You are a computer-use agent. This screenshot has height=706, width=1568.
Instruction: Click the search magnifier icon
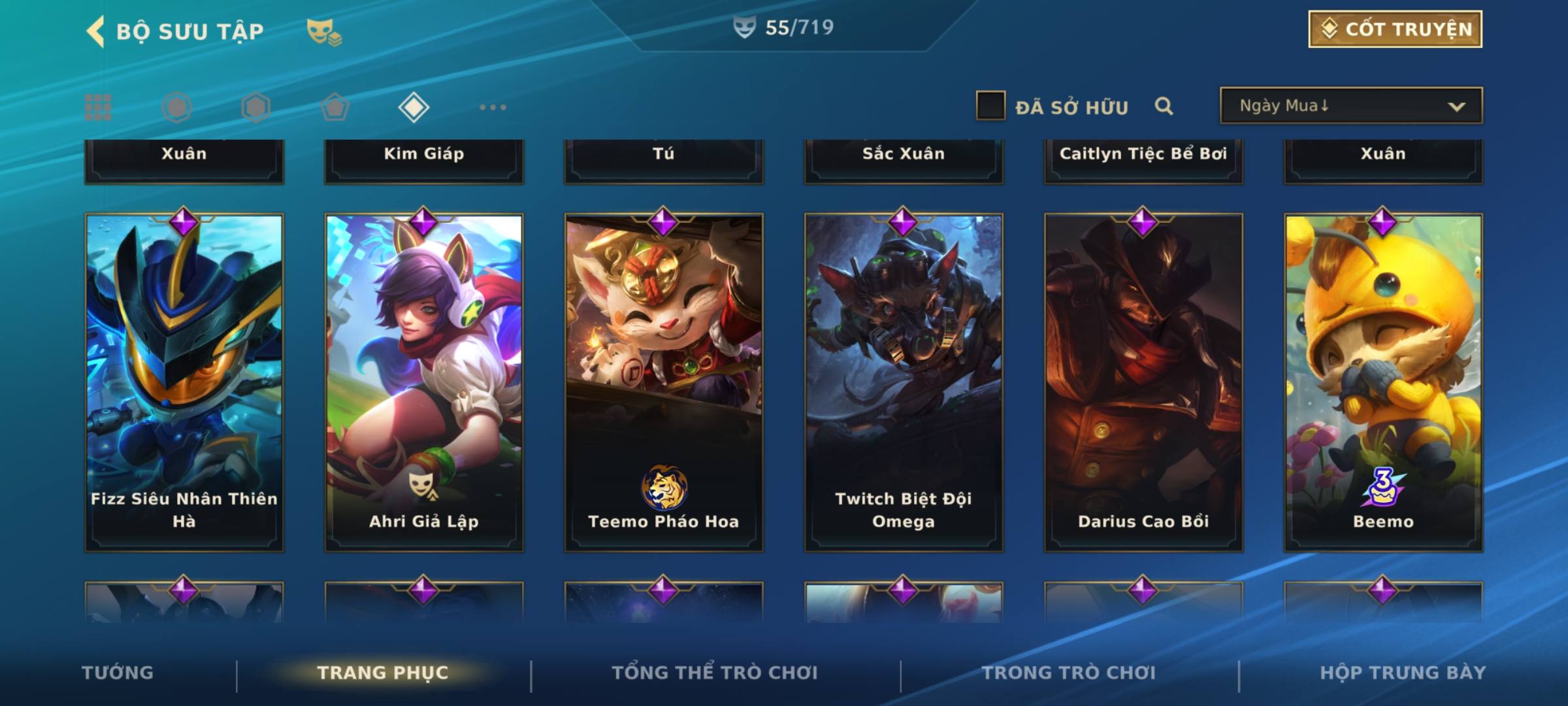click(1164, 106)
